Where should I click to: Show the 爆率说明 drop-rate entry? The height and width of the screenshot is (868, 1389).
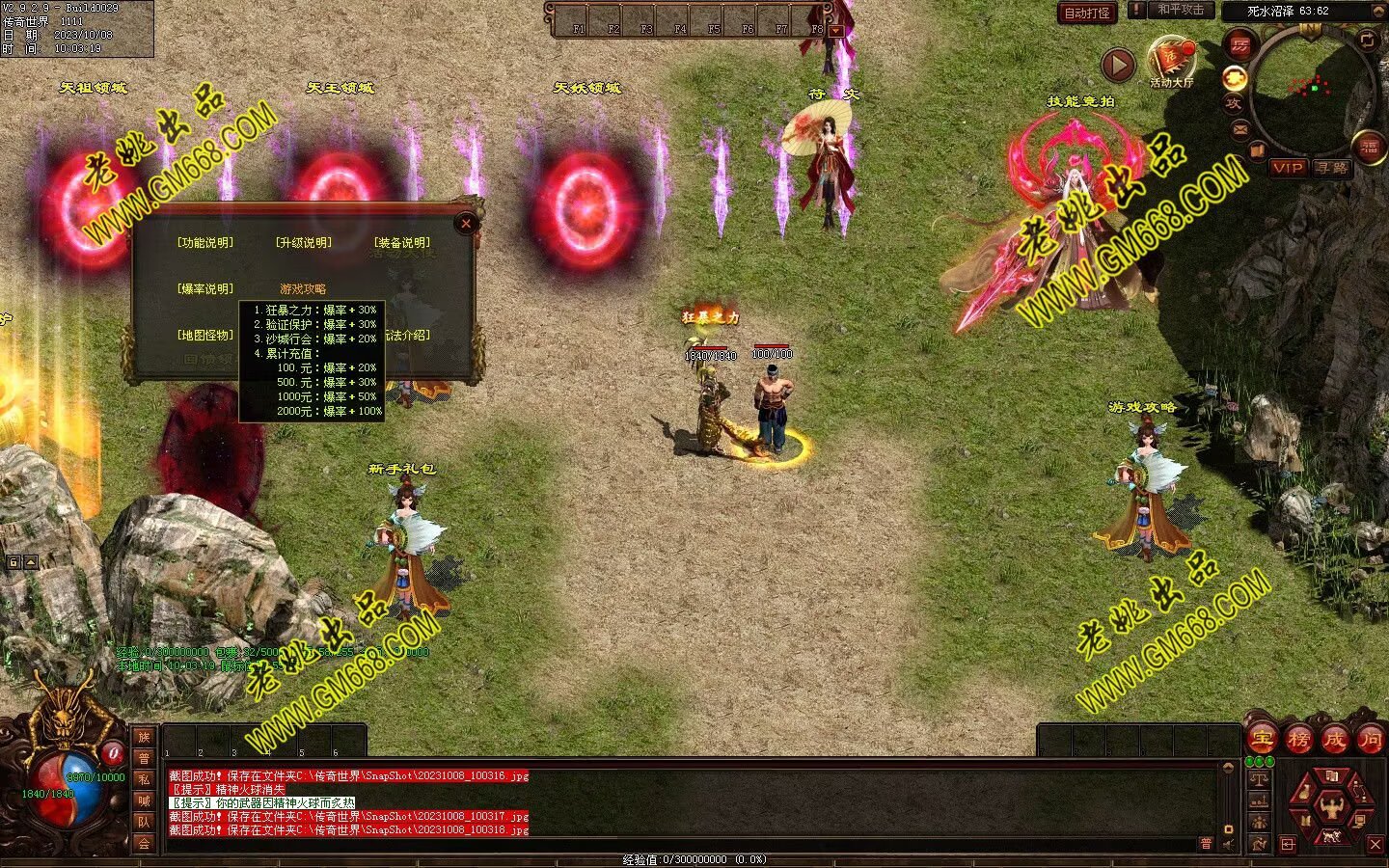pos(205,289)
